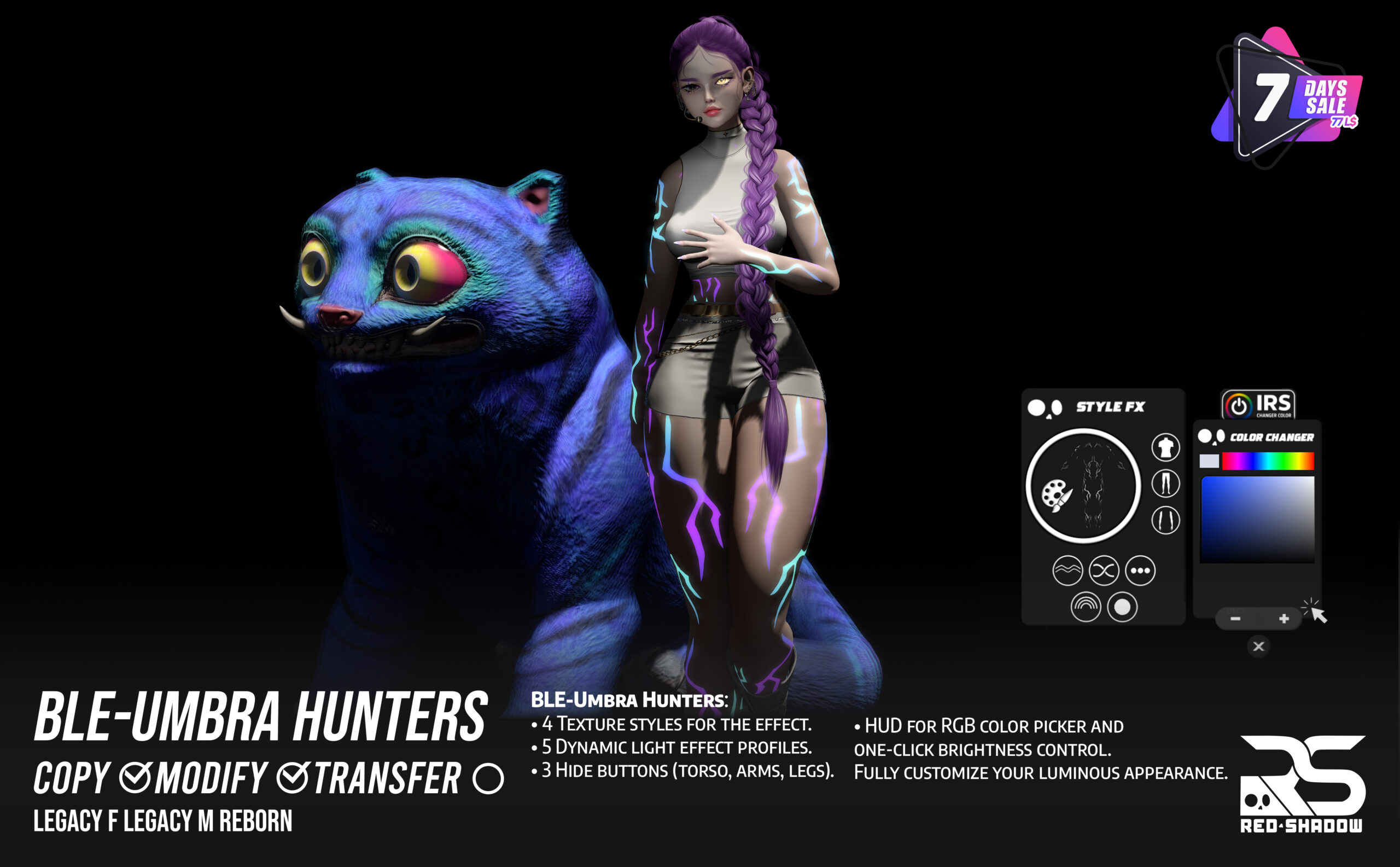This screenshot has width=1400, height=867.
Task: Select the rainbow arc light effect
Action: coord(1086,607)
